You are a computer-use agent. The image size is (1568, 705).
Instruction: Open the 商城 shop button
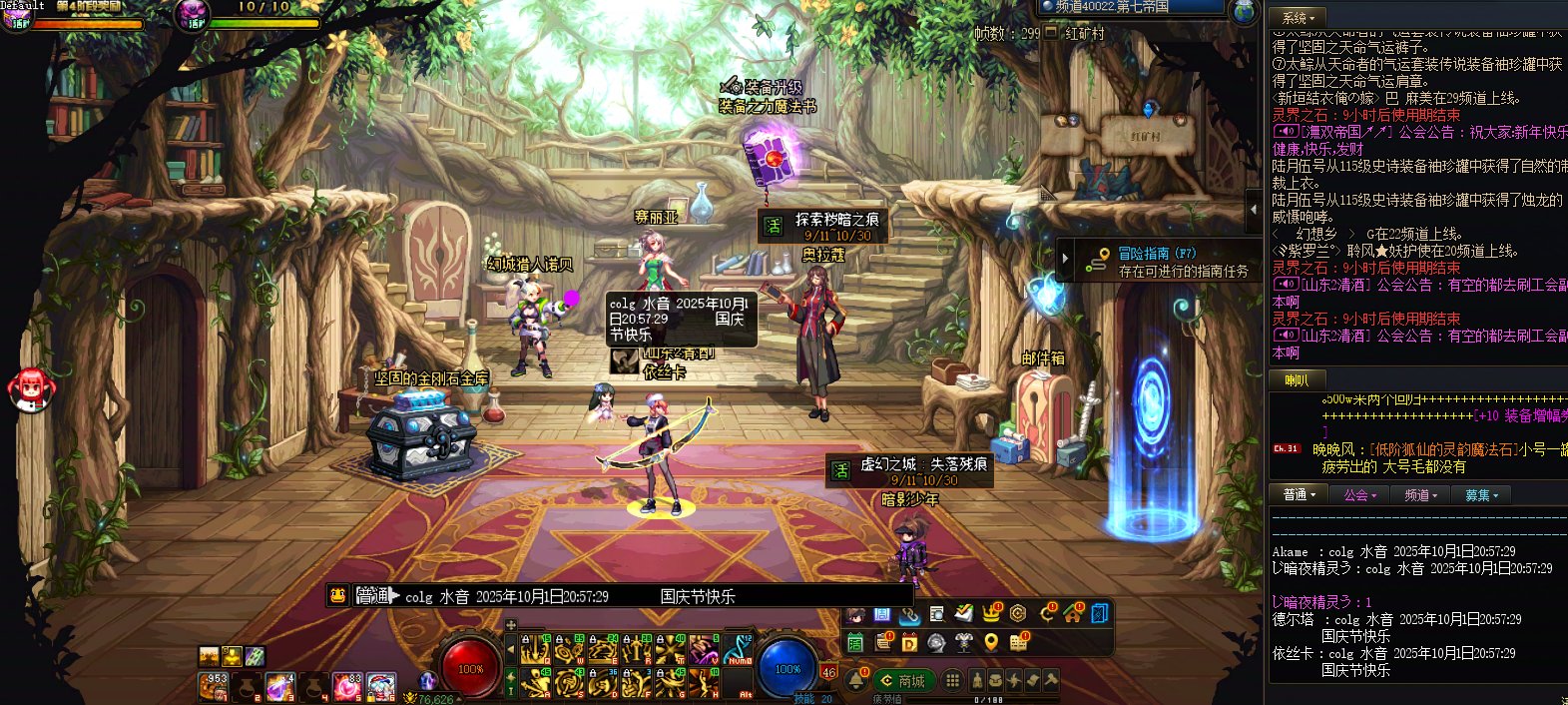click(902, 681)
